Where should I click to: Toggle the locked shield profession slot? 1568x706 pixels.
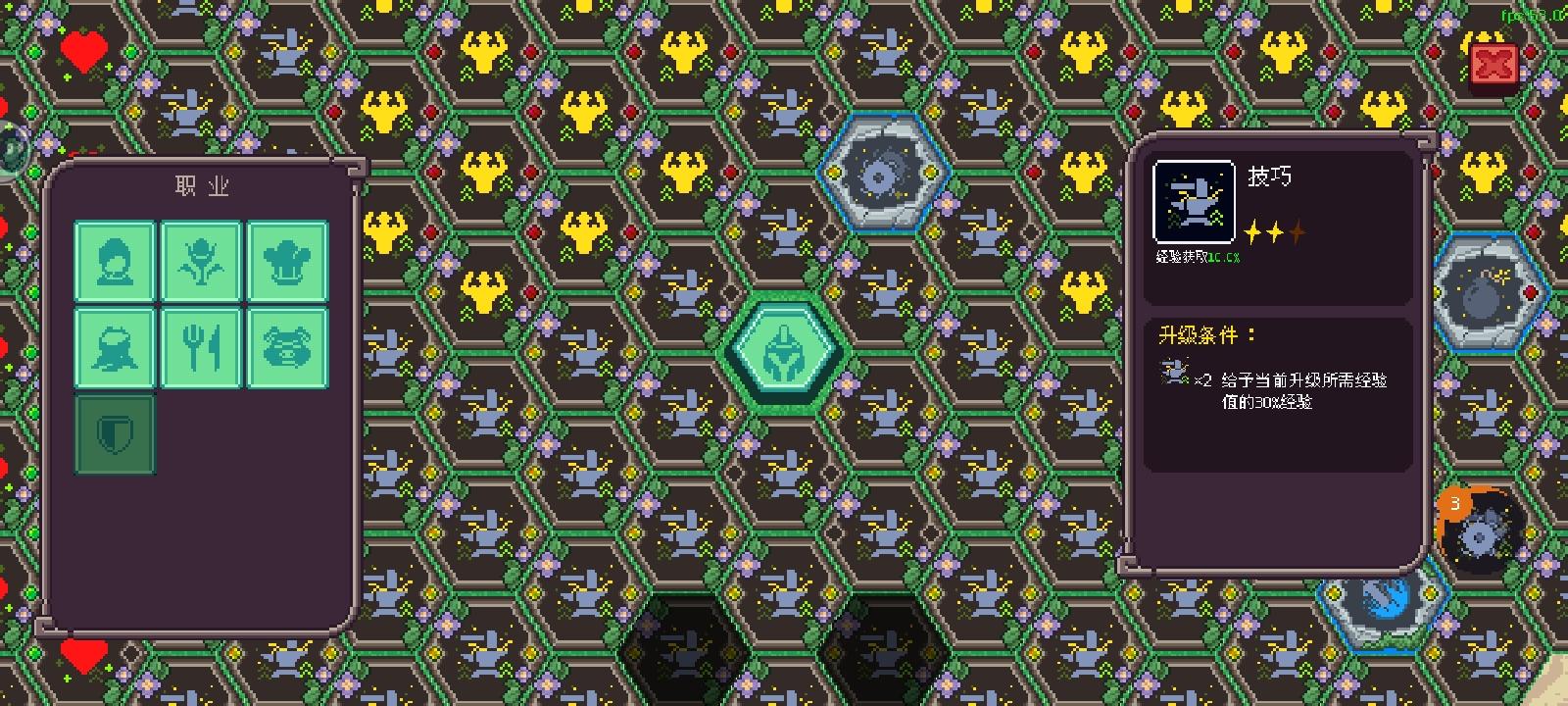[115, 432]
